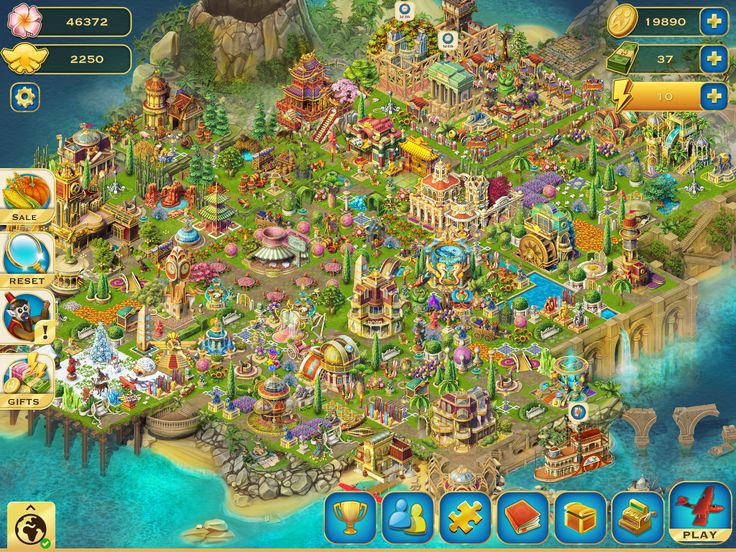Image resolution: width=736 pixels, height=552 pixels.
Task: Click the Reset magnifying glass button
Action: coord(26,255)
